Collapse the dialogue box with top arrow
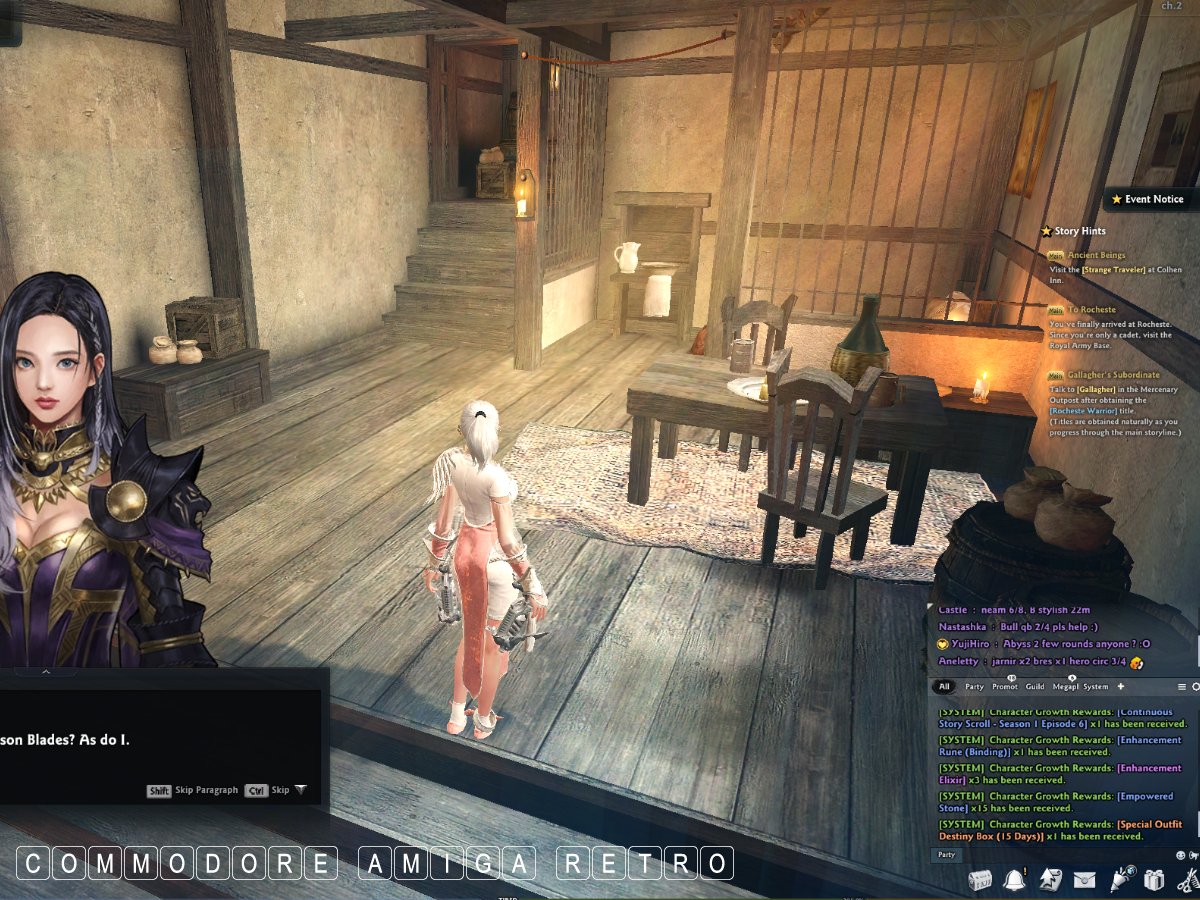Image resolution: width=1200 pixels, height=900 pixels. click(x=45, y=672)
